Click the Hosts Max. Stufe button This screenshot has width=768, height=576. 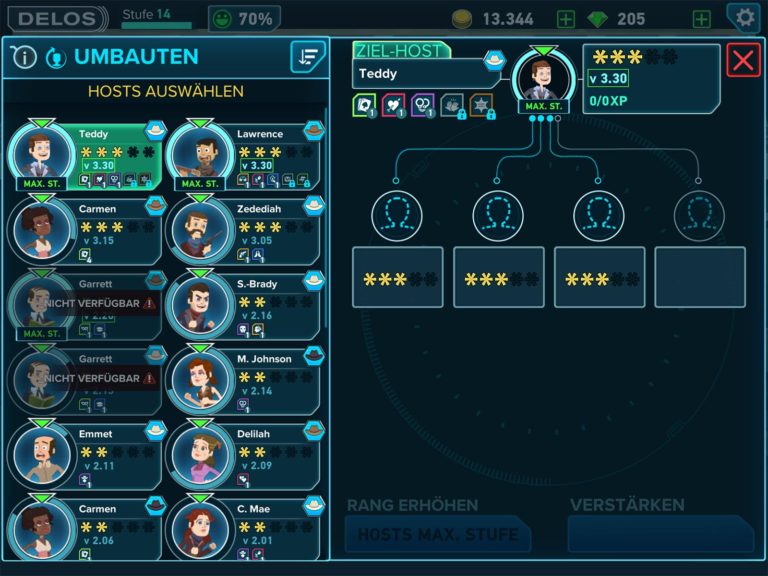pos(437,534)
